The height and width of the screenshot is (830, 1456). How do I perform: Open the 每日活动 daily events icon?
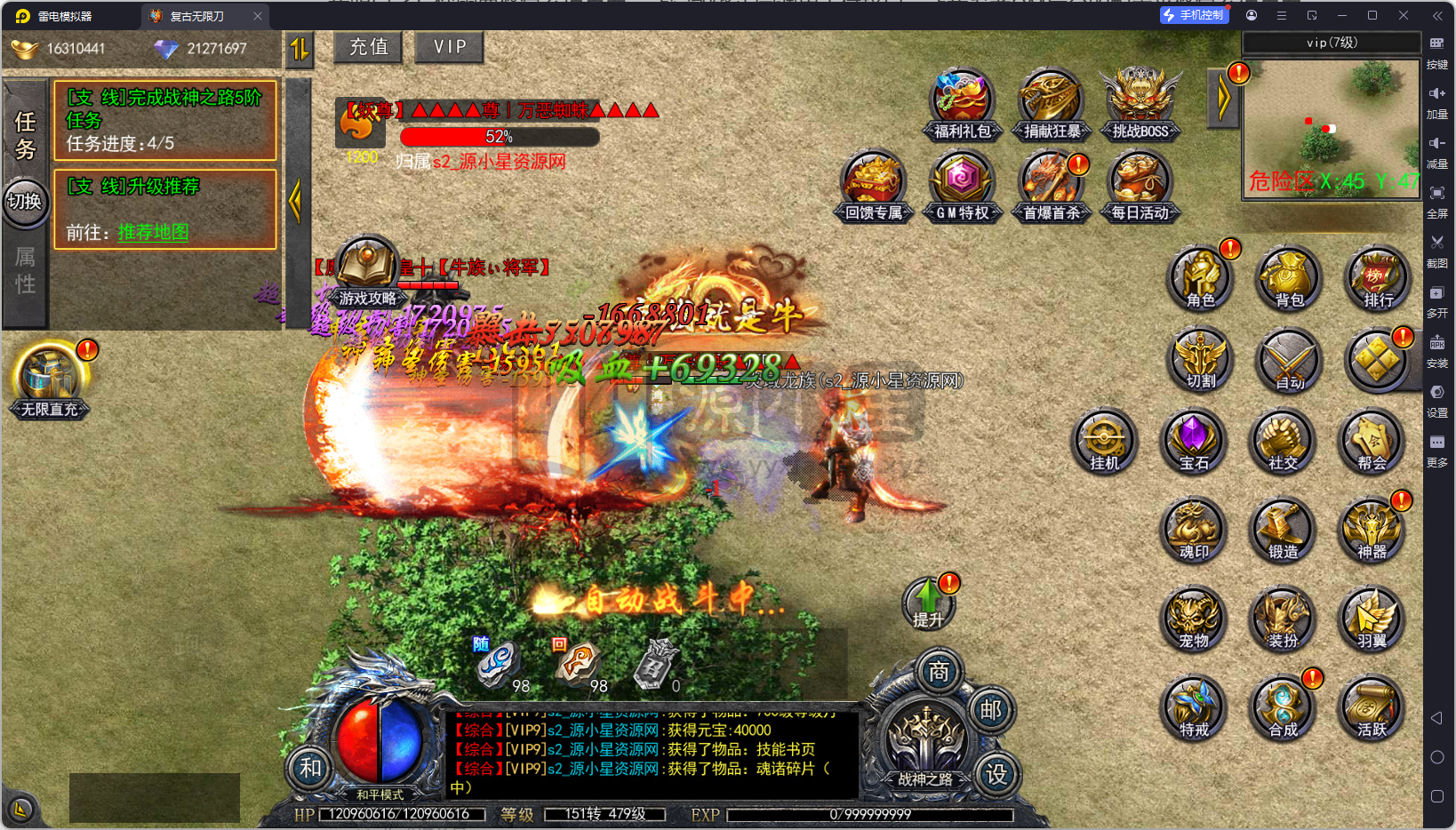(x=1140, y=187)
